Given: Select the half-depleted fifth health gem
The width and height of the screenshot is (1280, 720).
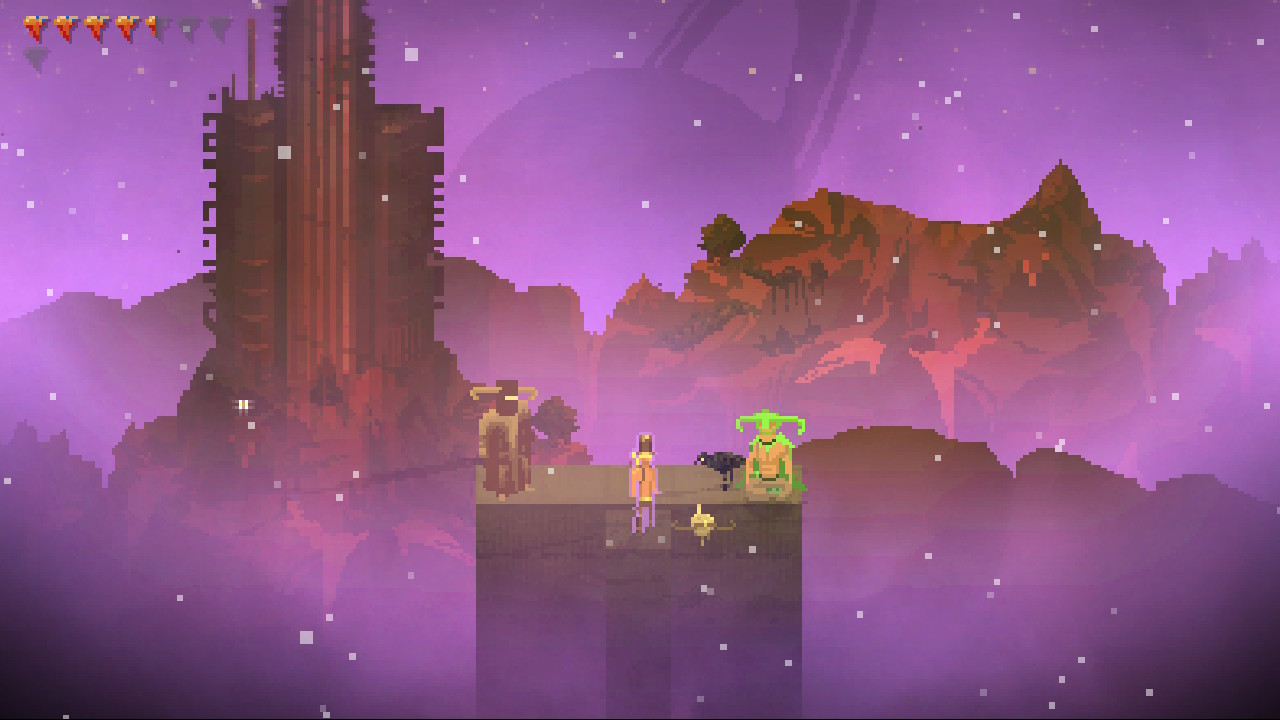Looking at the screenshot, I should pyautogui.click(x=155, y=25).
